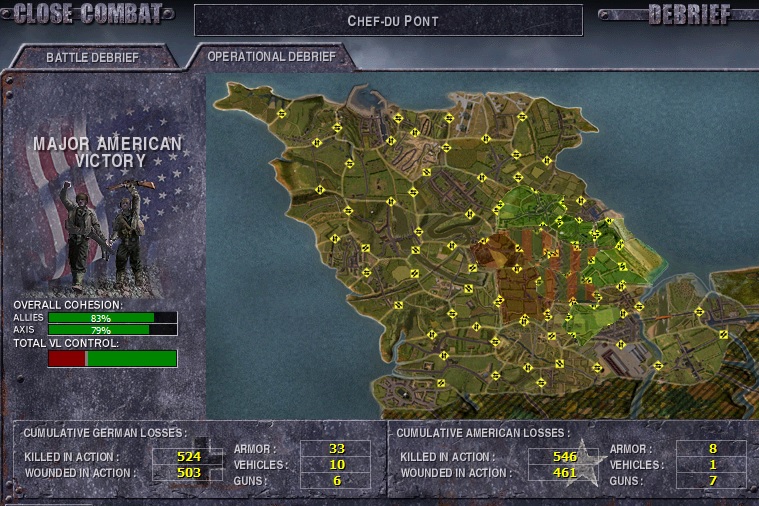759x506 pixels.
Task: Select the Operational Debrief tab
Action: [x=270, y=56]
